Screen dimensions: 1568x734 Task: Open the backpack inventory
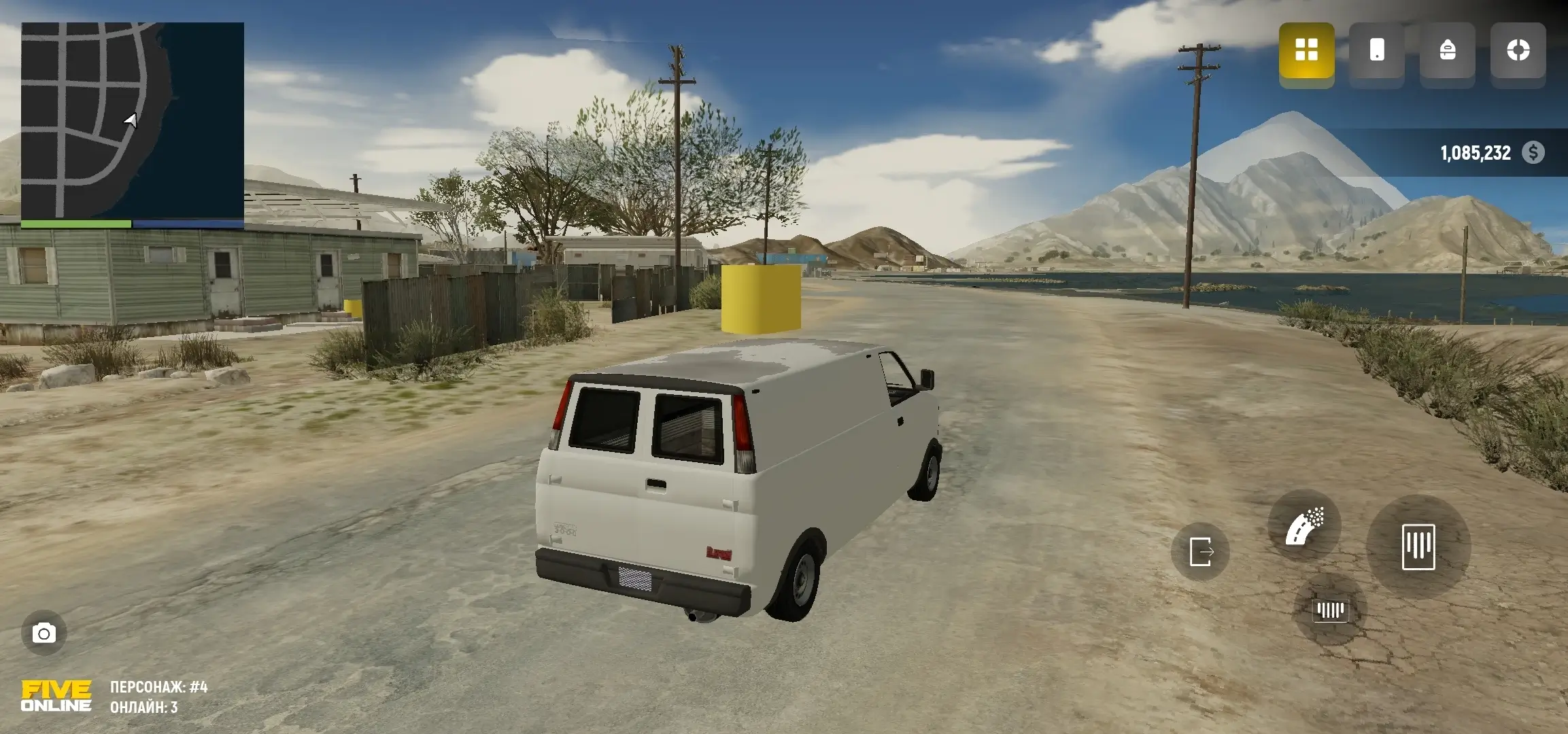1448,50
